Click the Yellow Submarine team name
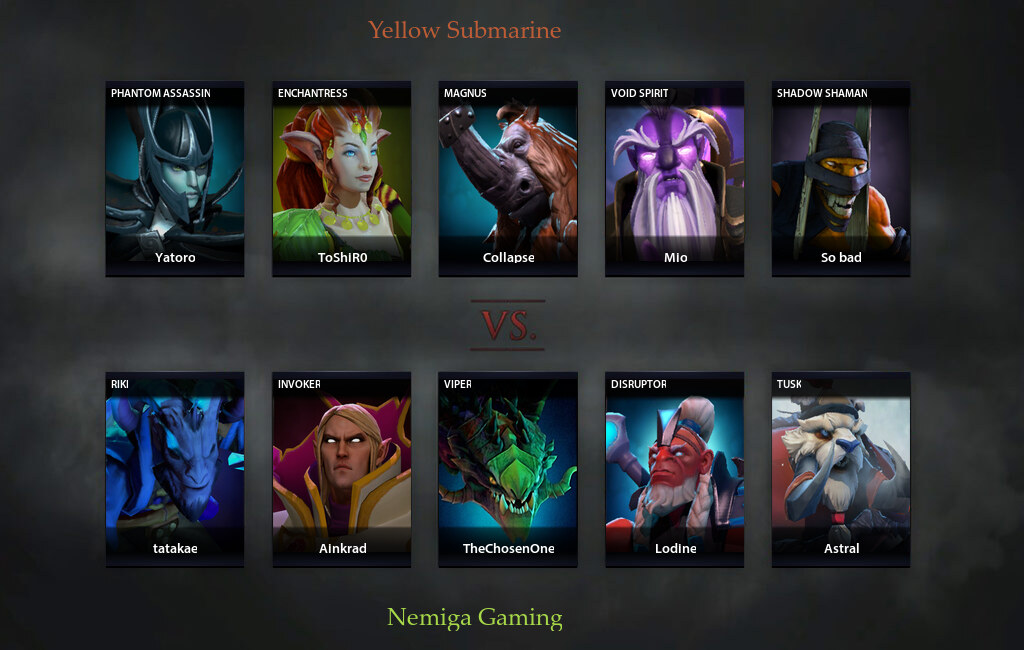The image size is (1024, 650). pyautogui.click(x=464, y=30)
